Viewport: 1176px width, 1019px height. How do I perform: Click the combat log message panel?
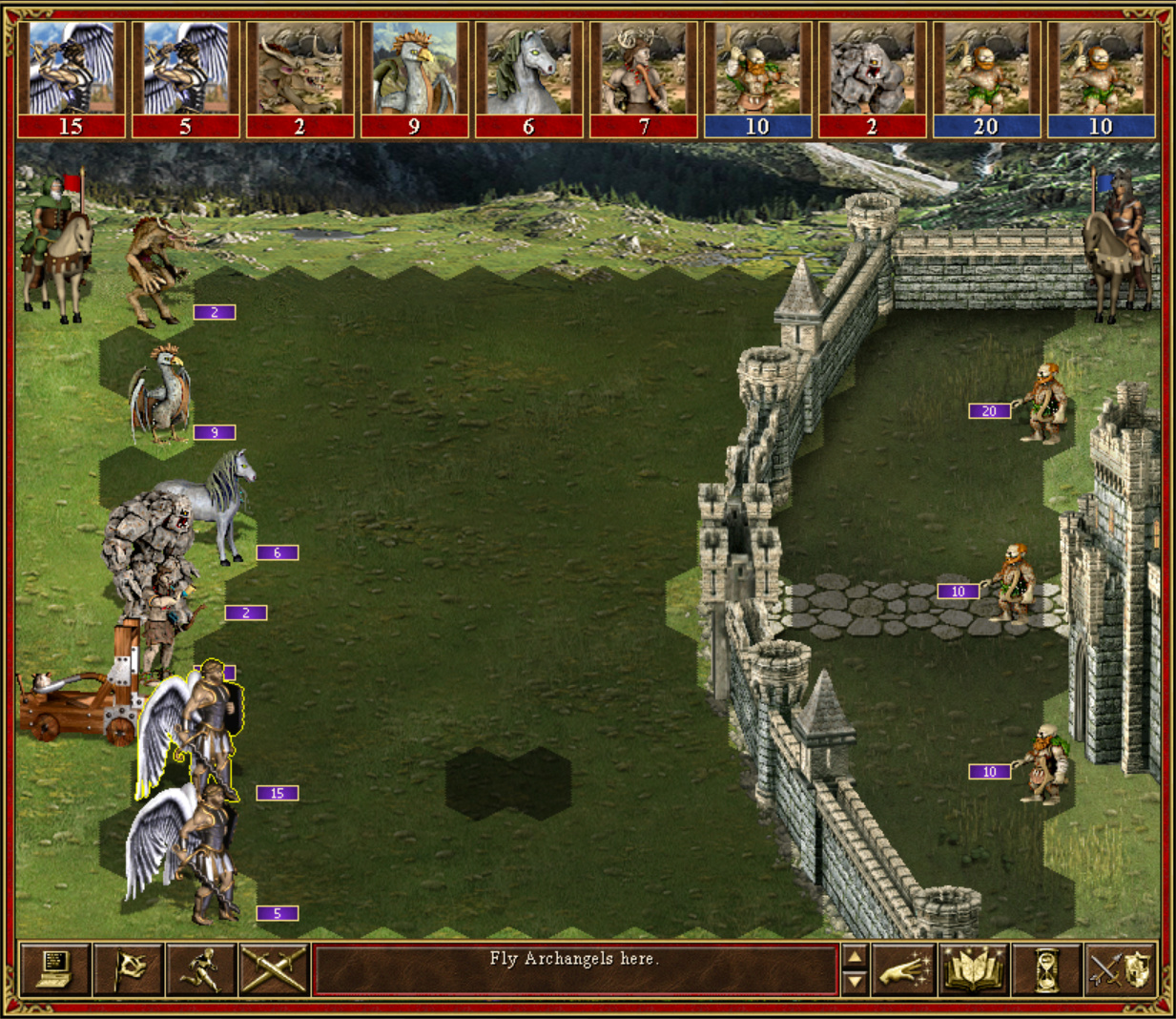click(x=575, y=969)
